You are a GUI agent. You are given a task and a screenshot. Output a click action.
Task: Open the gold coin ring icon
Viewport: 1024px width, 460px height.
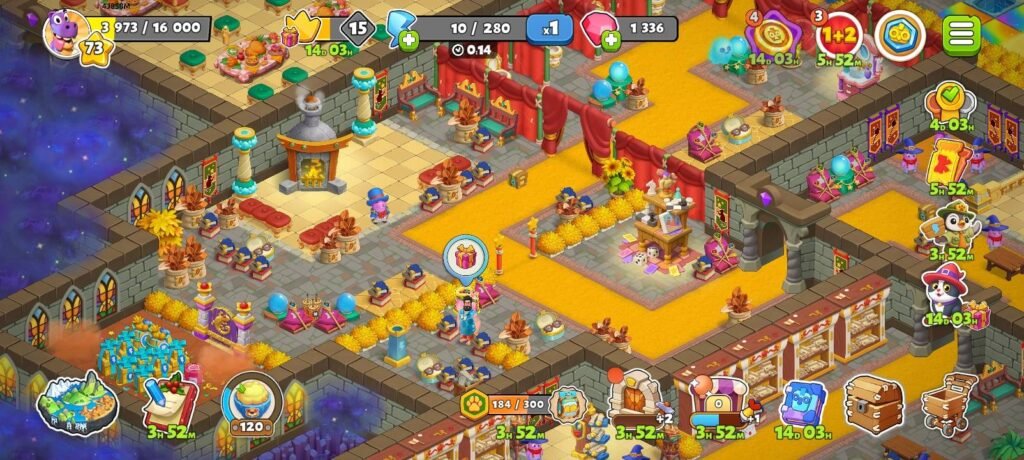[899, 36]
